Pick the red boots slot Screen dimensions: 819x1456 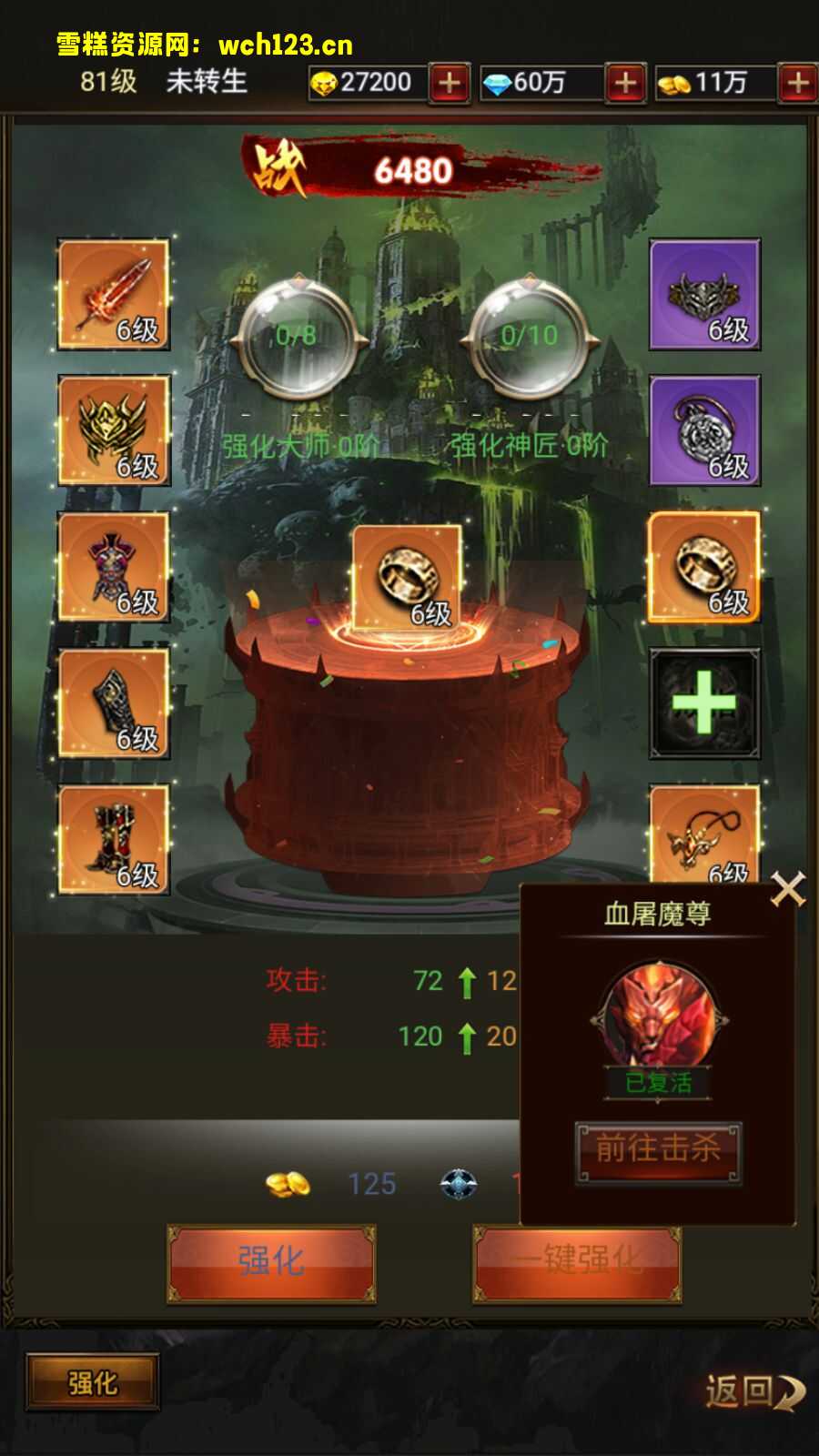pos(114,839)
